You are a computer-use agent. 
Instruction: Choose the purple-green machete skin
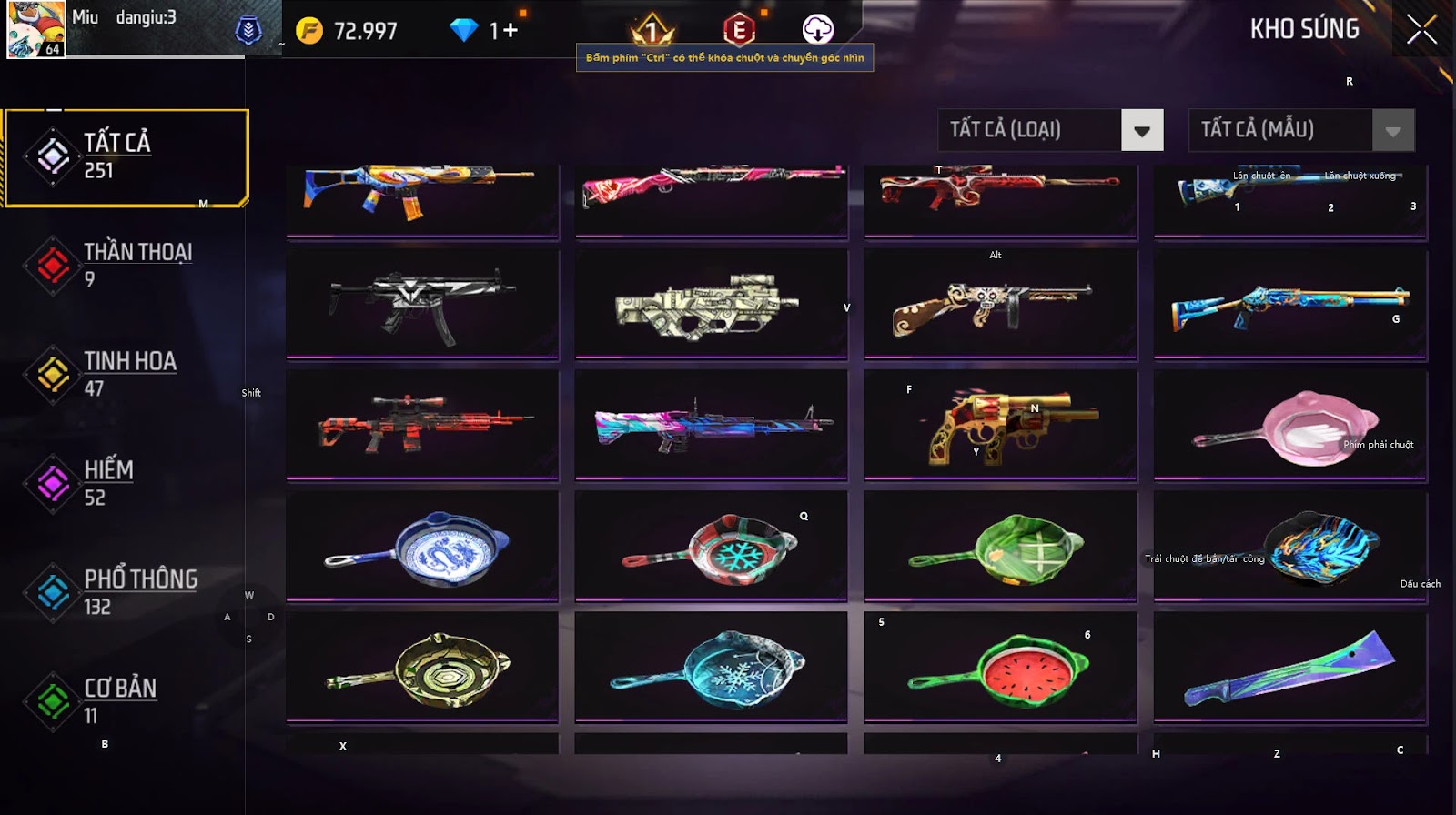[1289, 669]
